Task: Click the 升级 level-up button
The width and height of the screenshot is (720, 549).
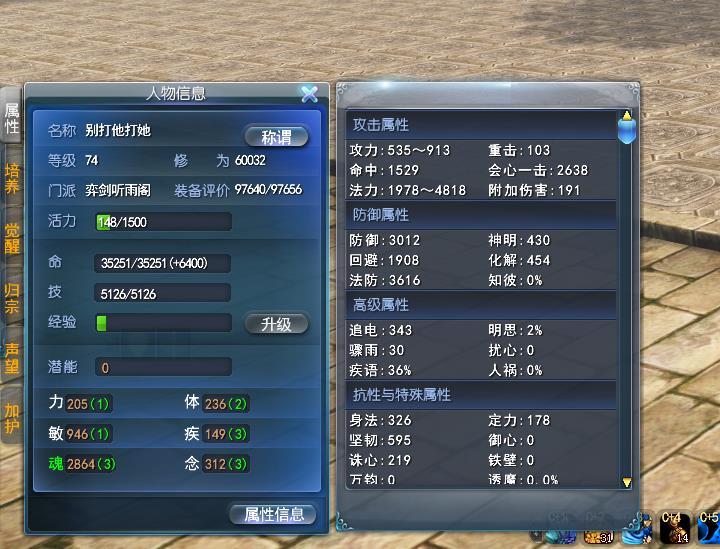Action: click(276, 324)
